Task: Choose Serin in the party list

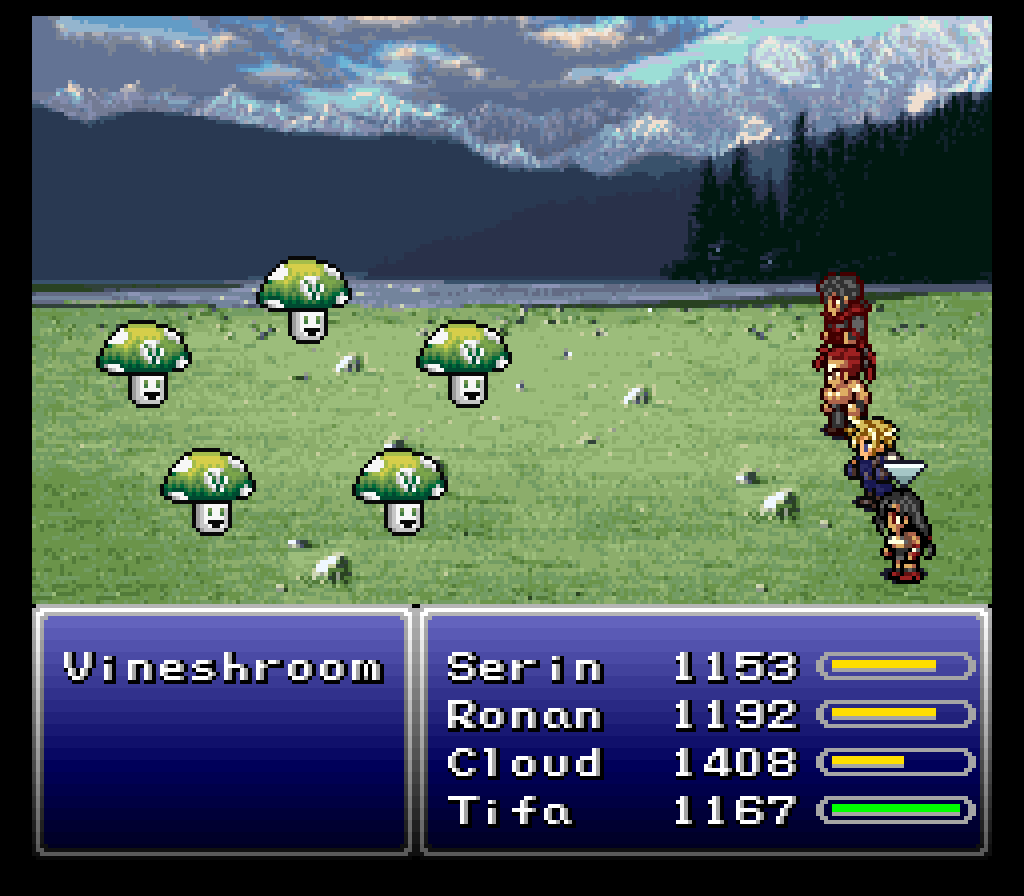Action: (x=525, y=666)
